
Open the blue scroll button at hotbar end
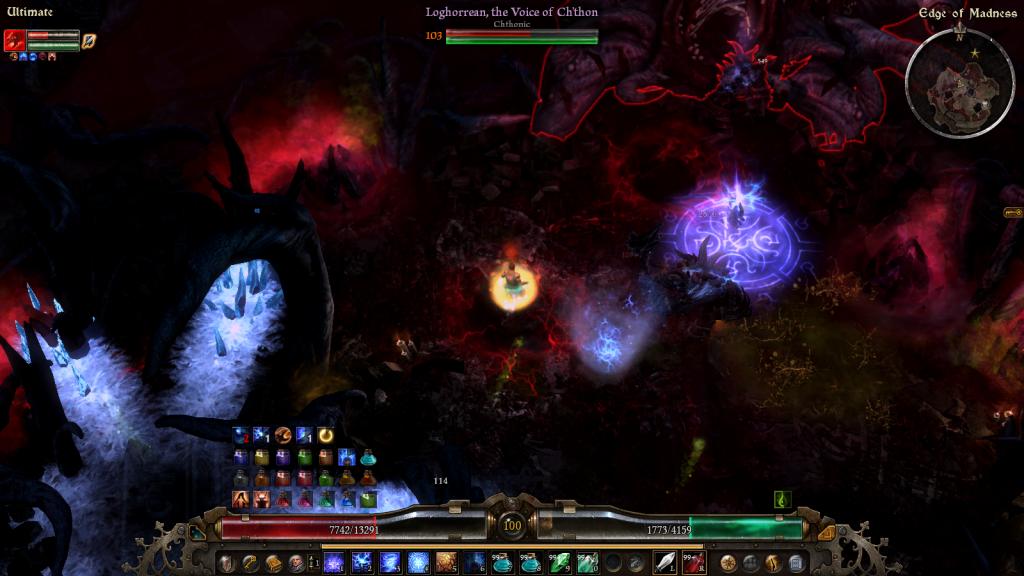tap(796, 563)
